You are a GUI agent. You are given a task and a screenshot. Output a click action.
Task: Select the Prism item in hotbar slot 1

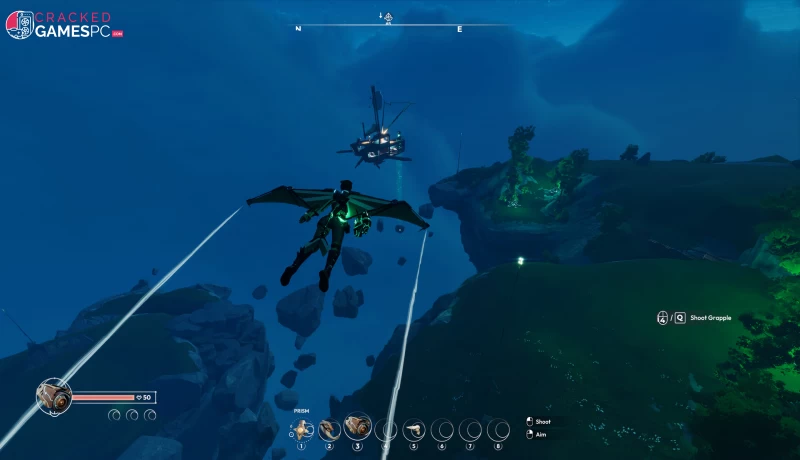point(303,429)
